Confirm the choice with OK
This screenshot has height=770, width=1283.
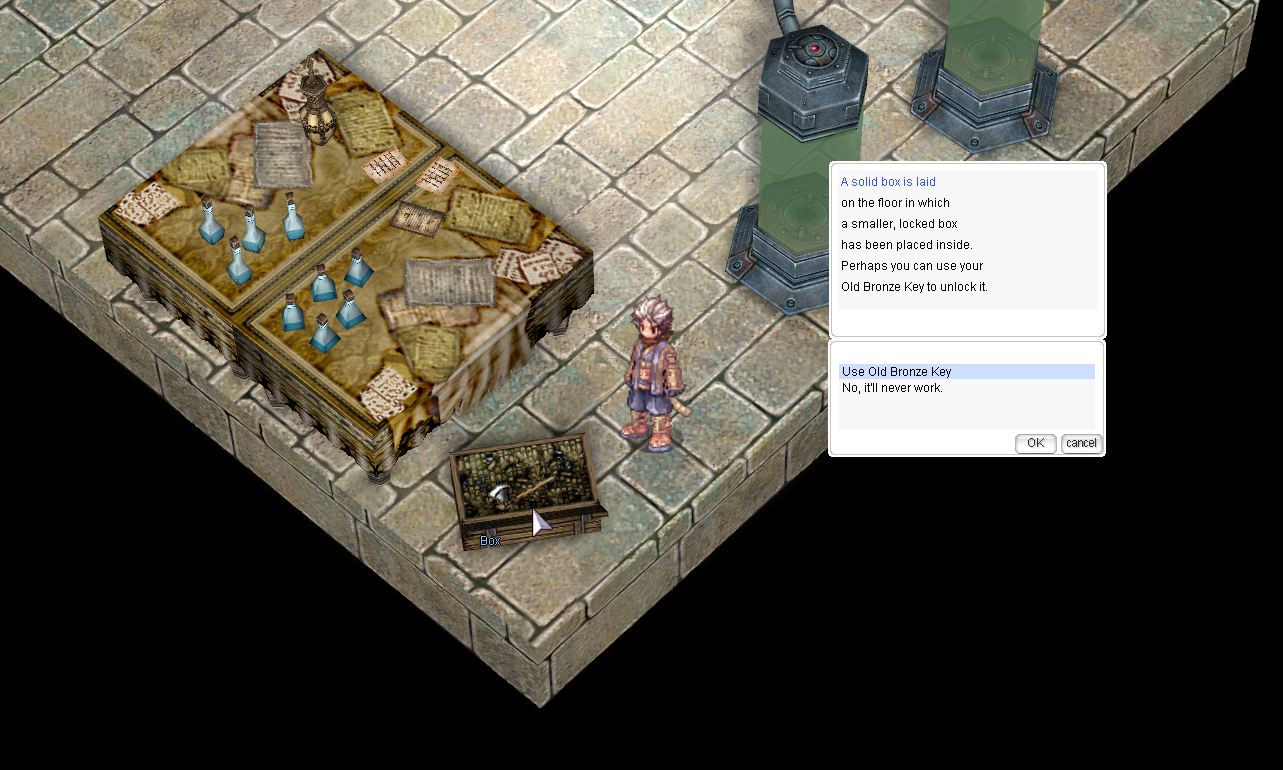[x=1035, y=443]
